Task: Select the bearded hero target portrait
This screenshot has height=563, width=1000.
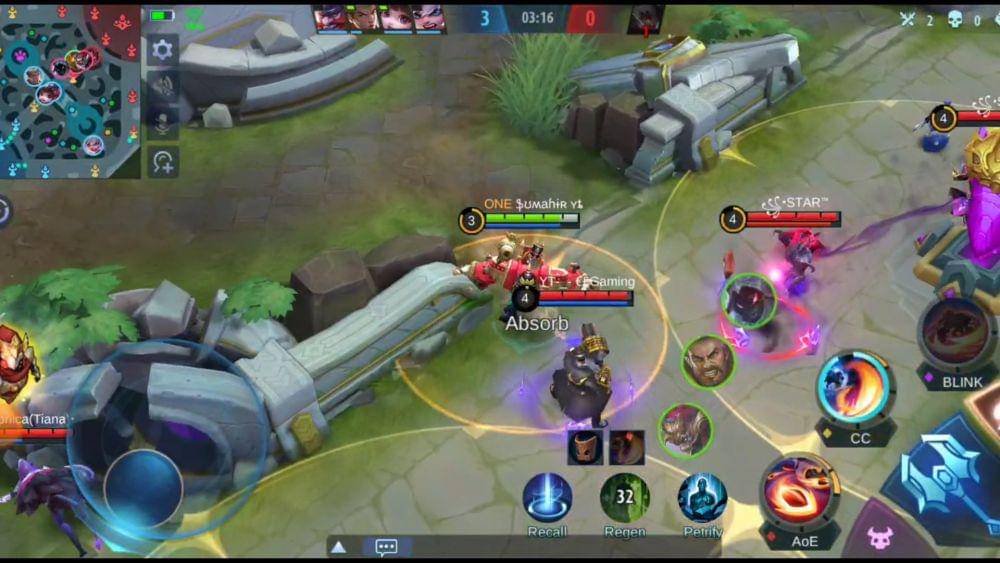Action: click(x=708, y=362)
